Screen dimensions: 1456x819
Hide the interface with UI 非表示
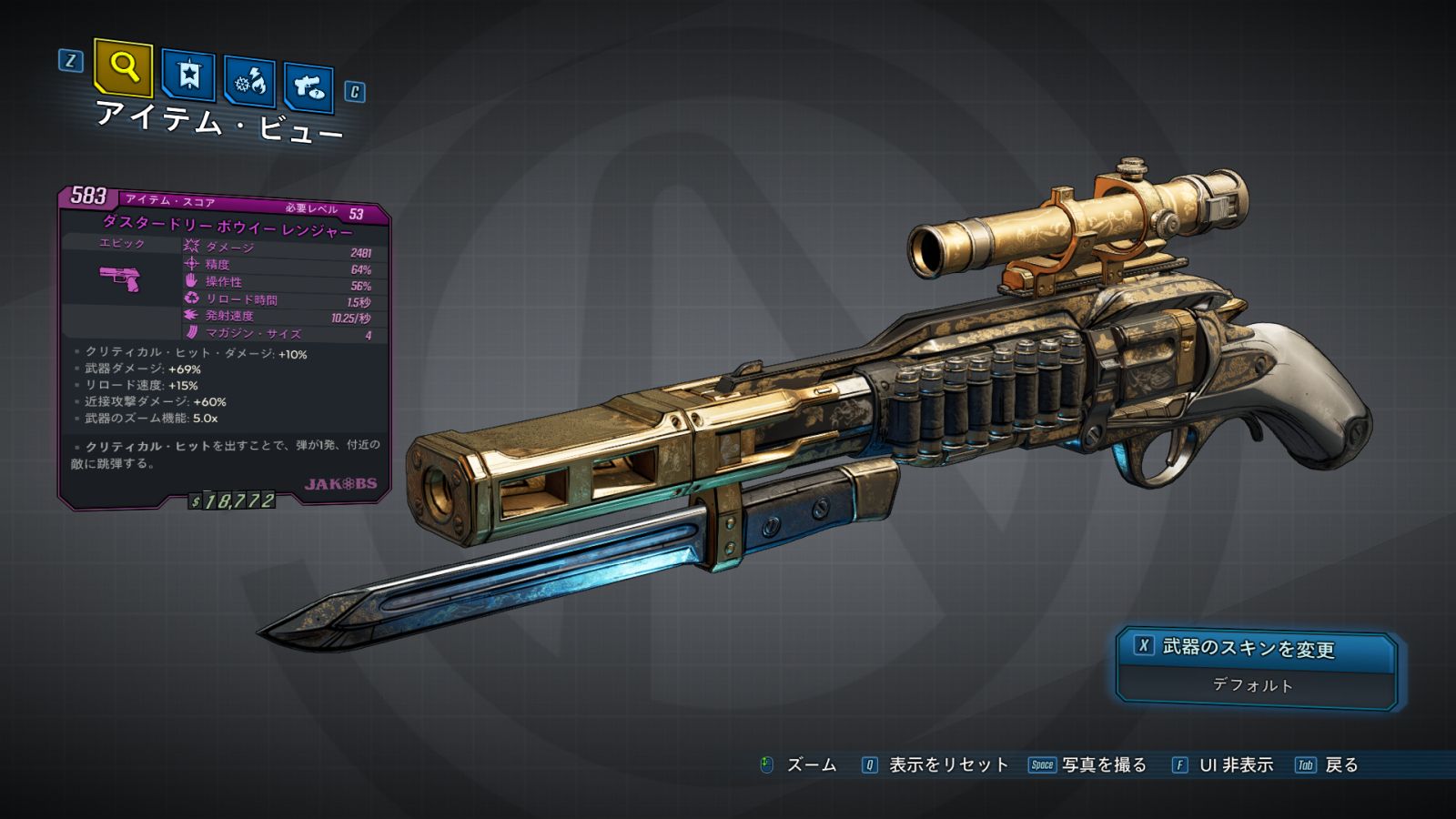click(1235, 765)
